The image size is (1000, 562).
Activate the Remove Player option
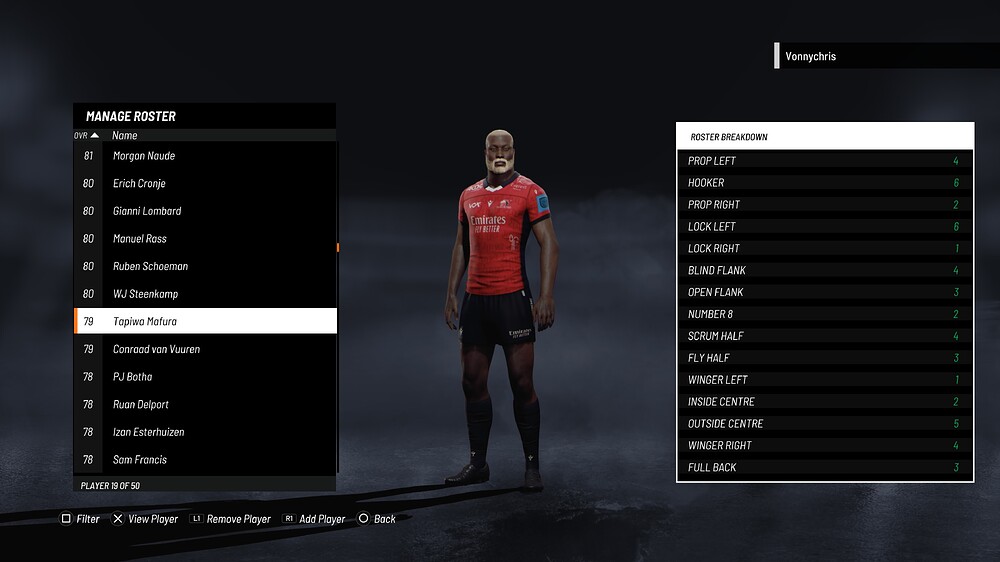pos(230,519)
